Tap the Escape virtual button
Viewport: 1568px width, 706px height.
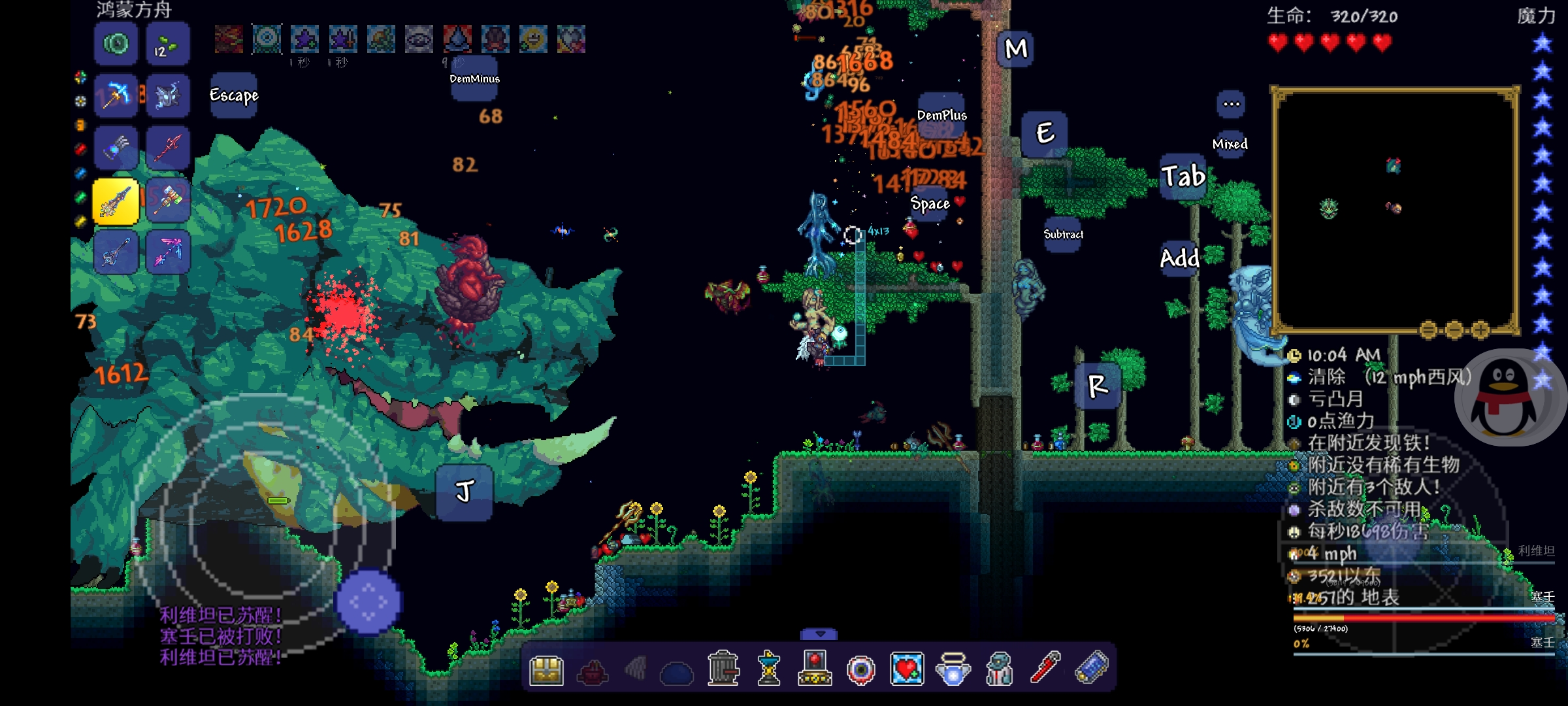tap(234, 95)
